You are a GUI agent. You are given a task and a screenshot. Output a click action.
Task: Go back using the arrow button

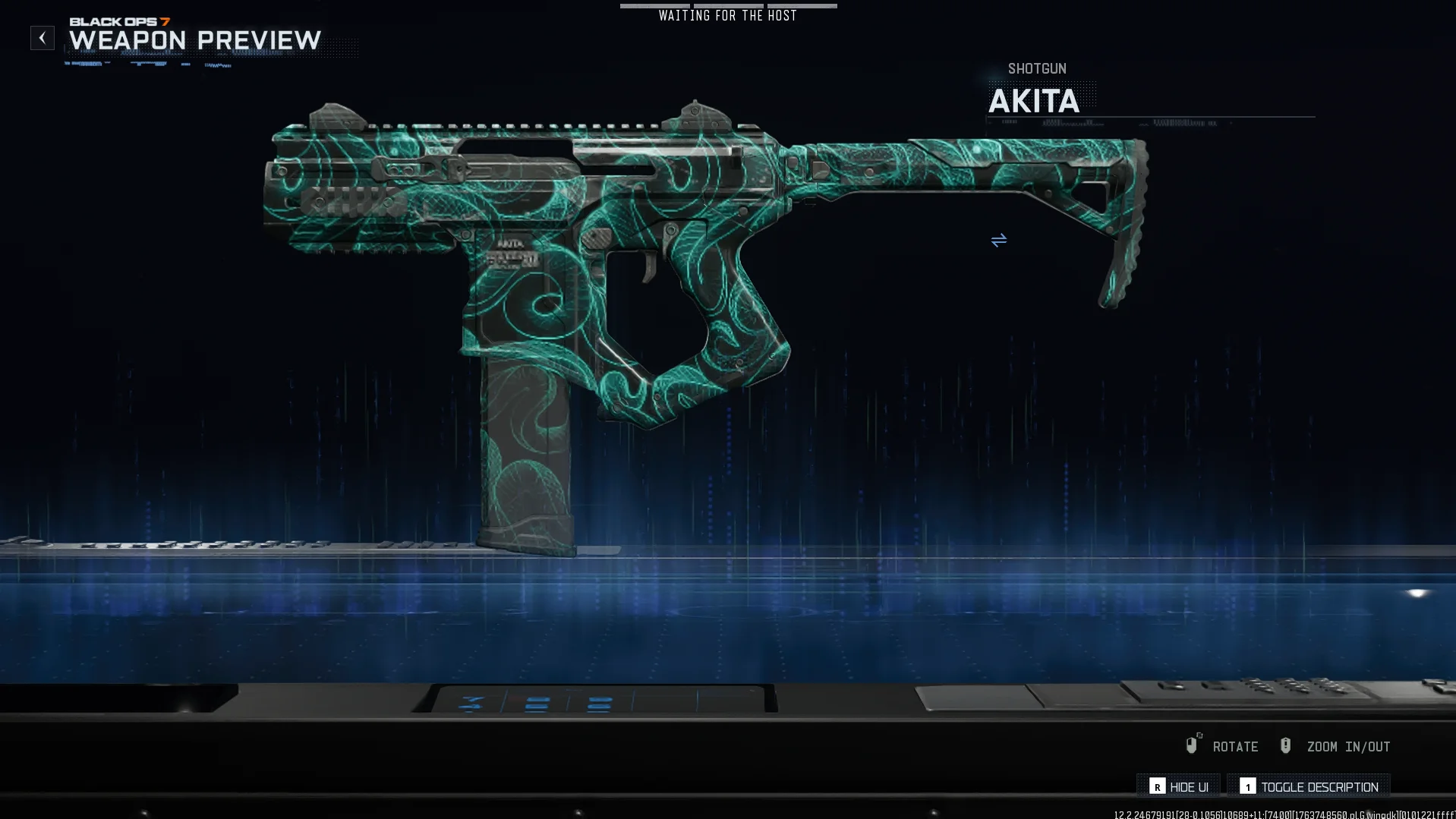tap(43, 38)
